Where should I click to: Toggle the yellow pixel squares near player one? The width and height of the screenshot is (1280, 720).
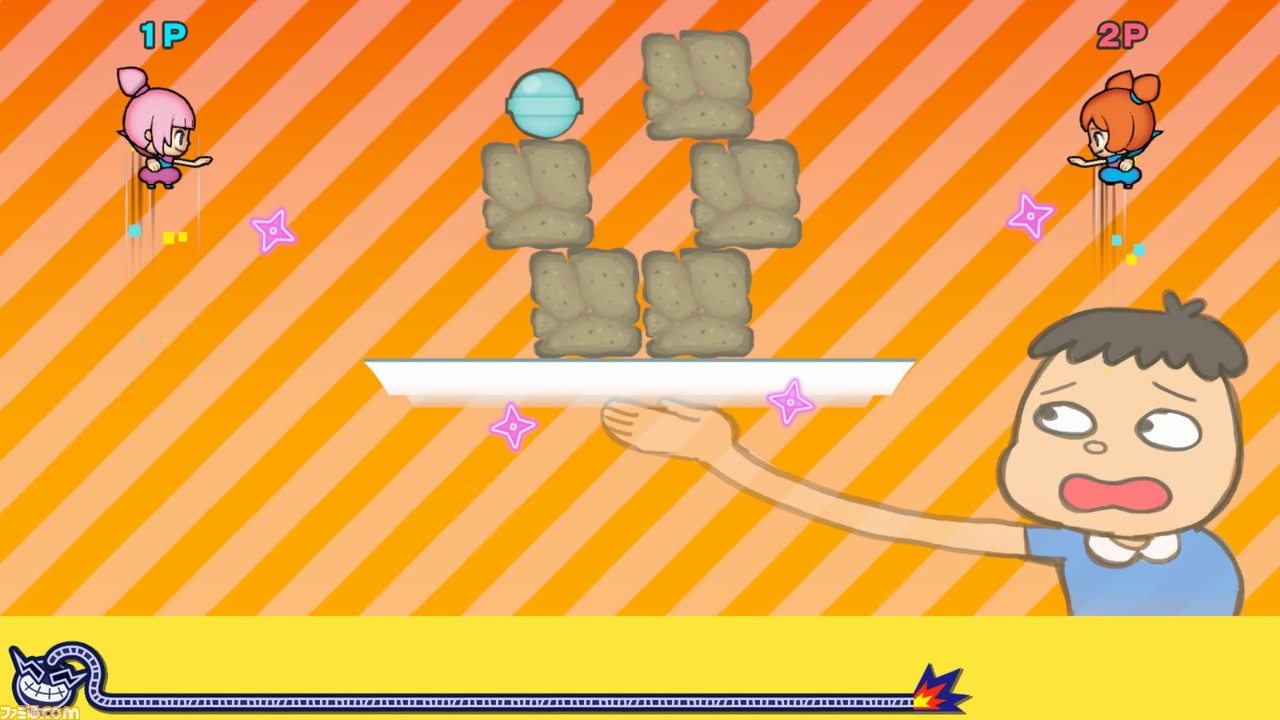click(x=178, y=237)
